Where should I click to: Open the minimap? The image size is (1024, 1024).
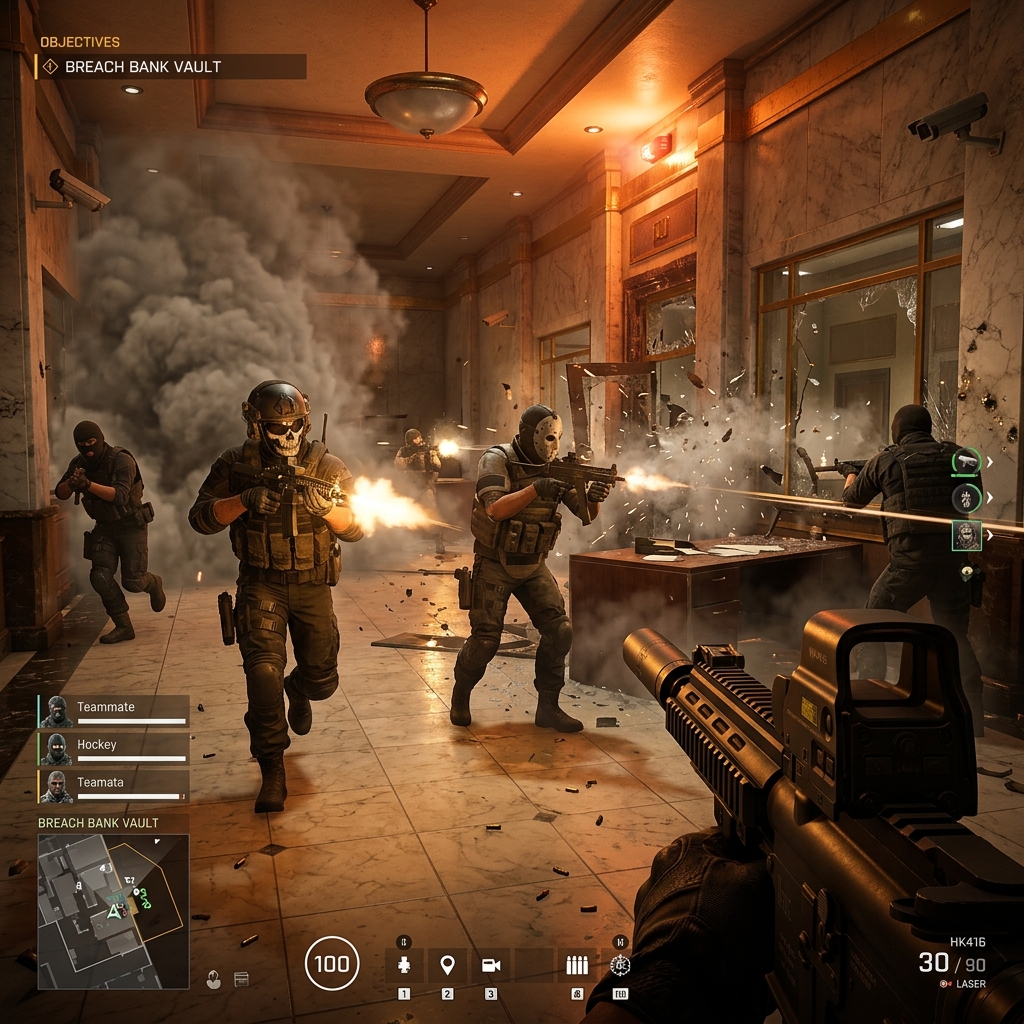pos(113,911)
